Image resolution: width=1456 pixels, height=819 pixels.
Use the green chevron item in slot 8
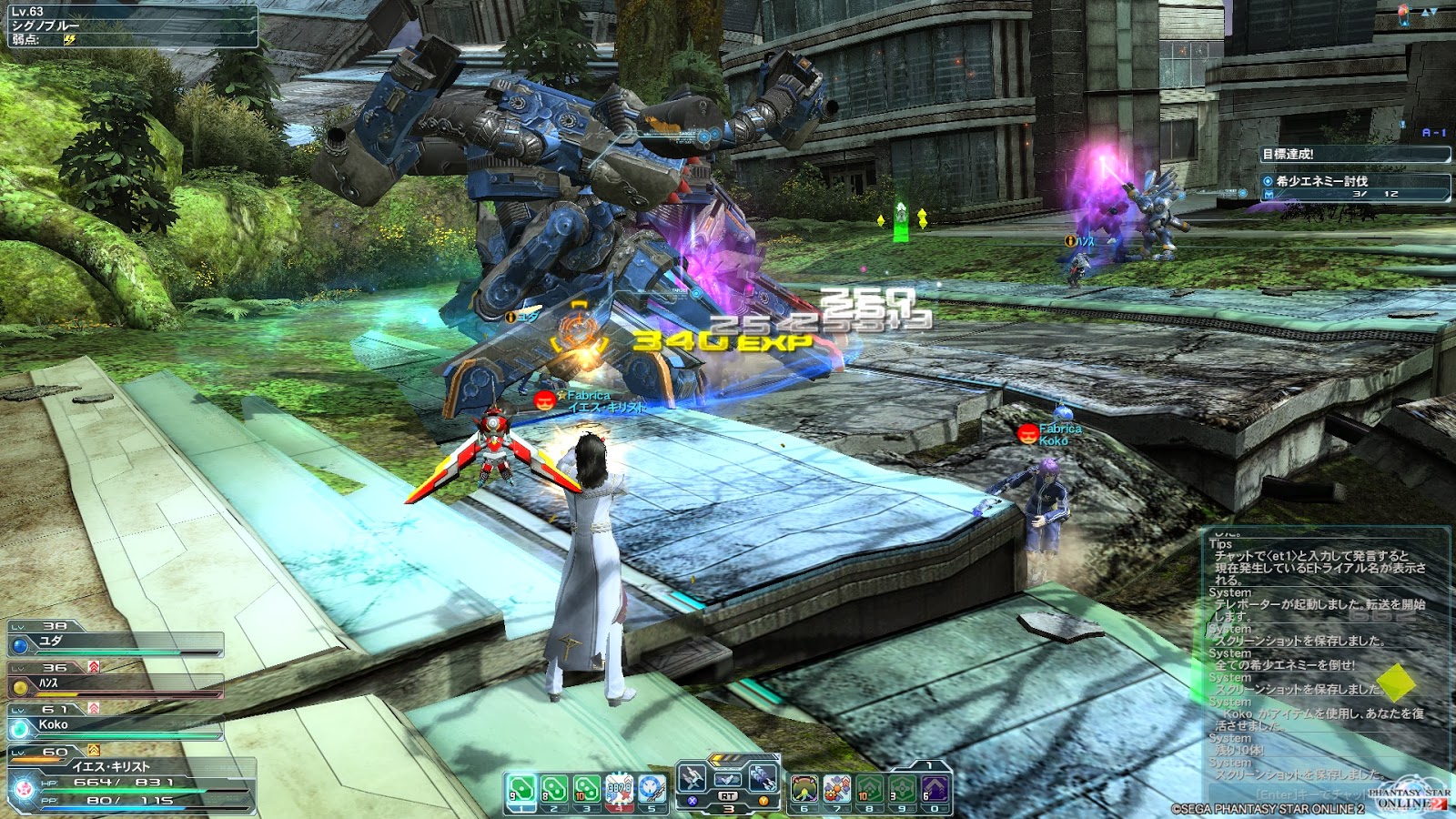pos(870,790)
